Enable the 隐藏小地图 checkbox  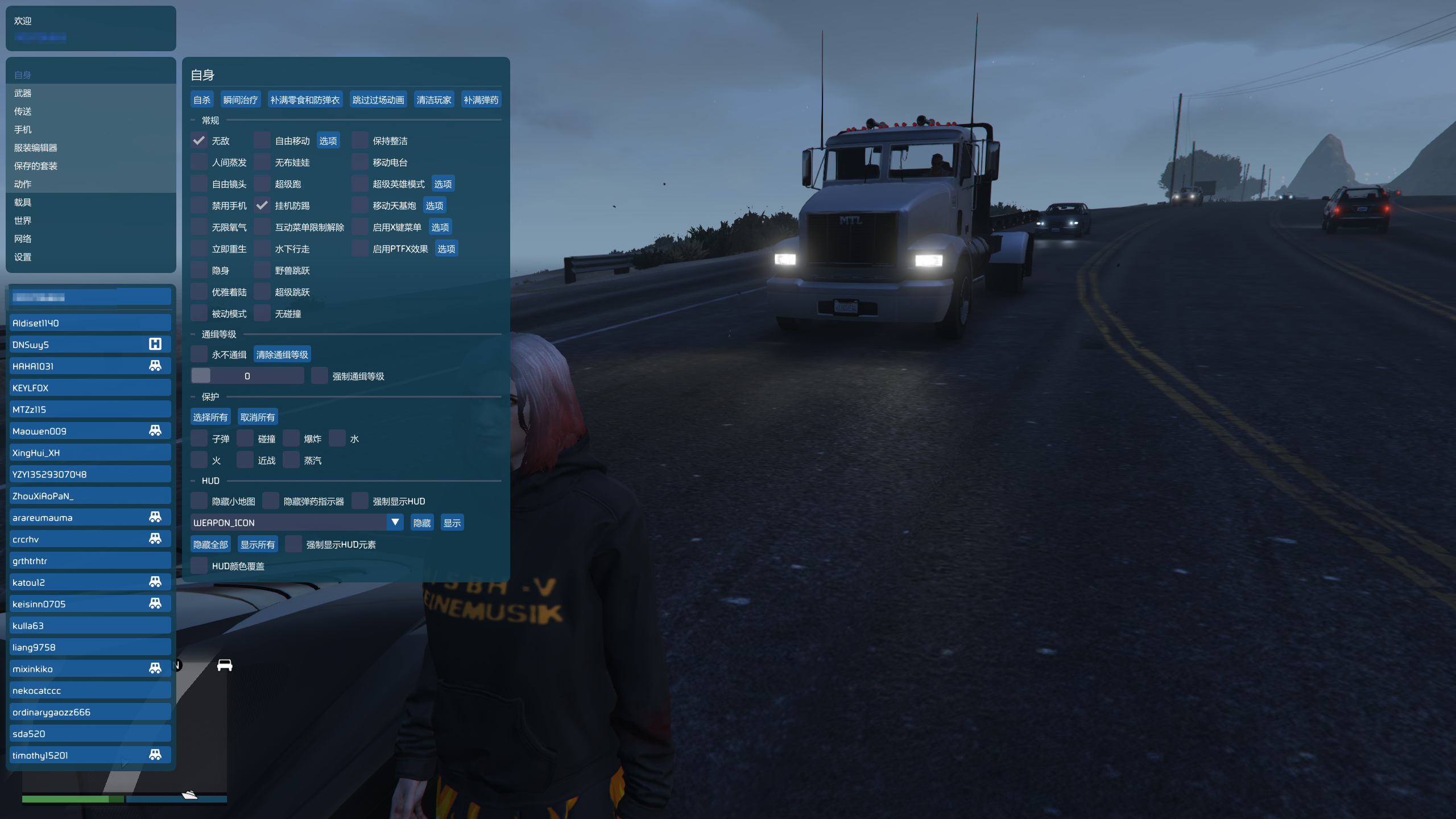pos(199,500)
